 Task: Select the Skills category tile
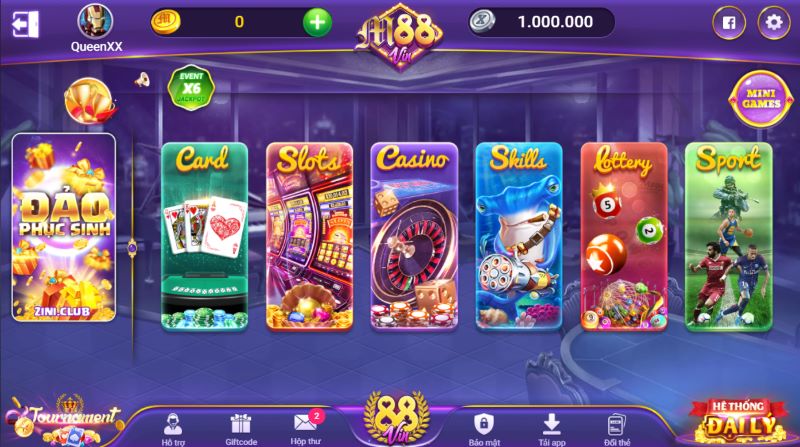(x=519, y=236)
